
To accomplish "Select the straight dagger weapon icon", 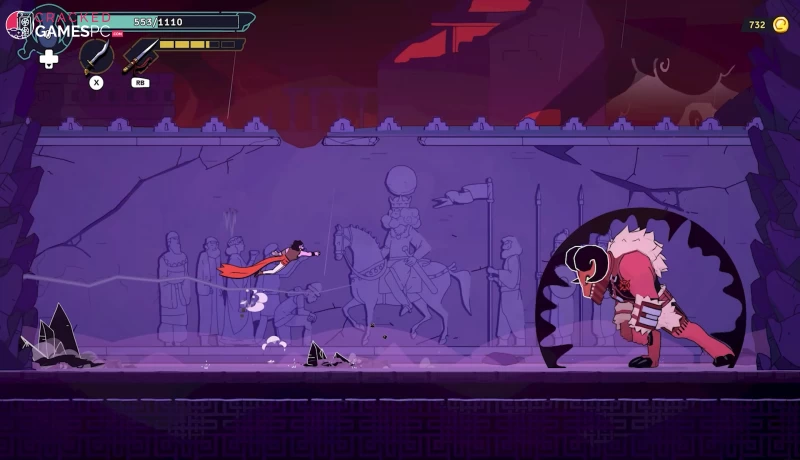I will pos(140,56).
